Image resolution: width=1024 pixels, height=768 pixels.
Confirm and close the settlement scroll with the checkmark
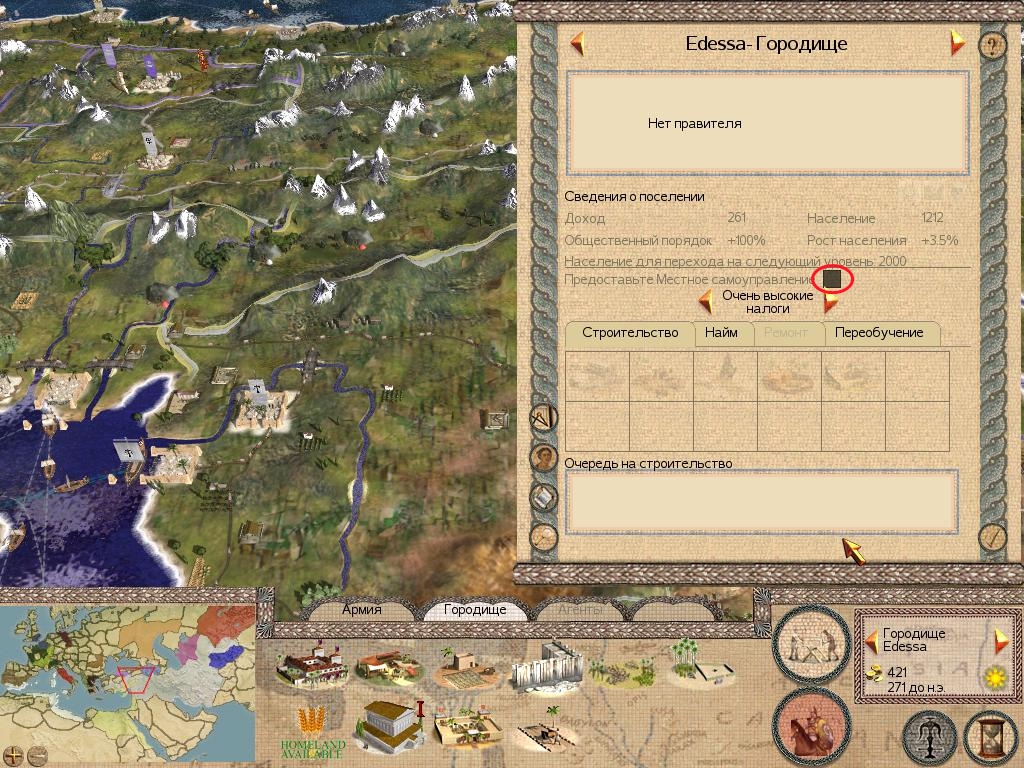pyautogui.click(x=990, y=538)
